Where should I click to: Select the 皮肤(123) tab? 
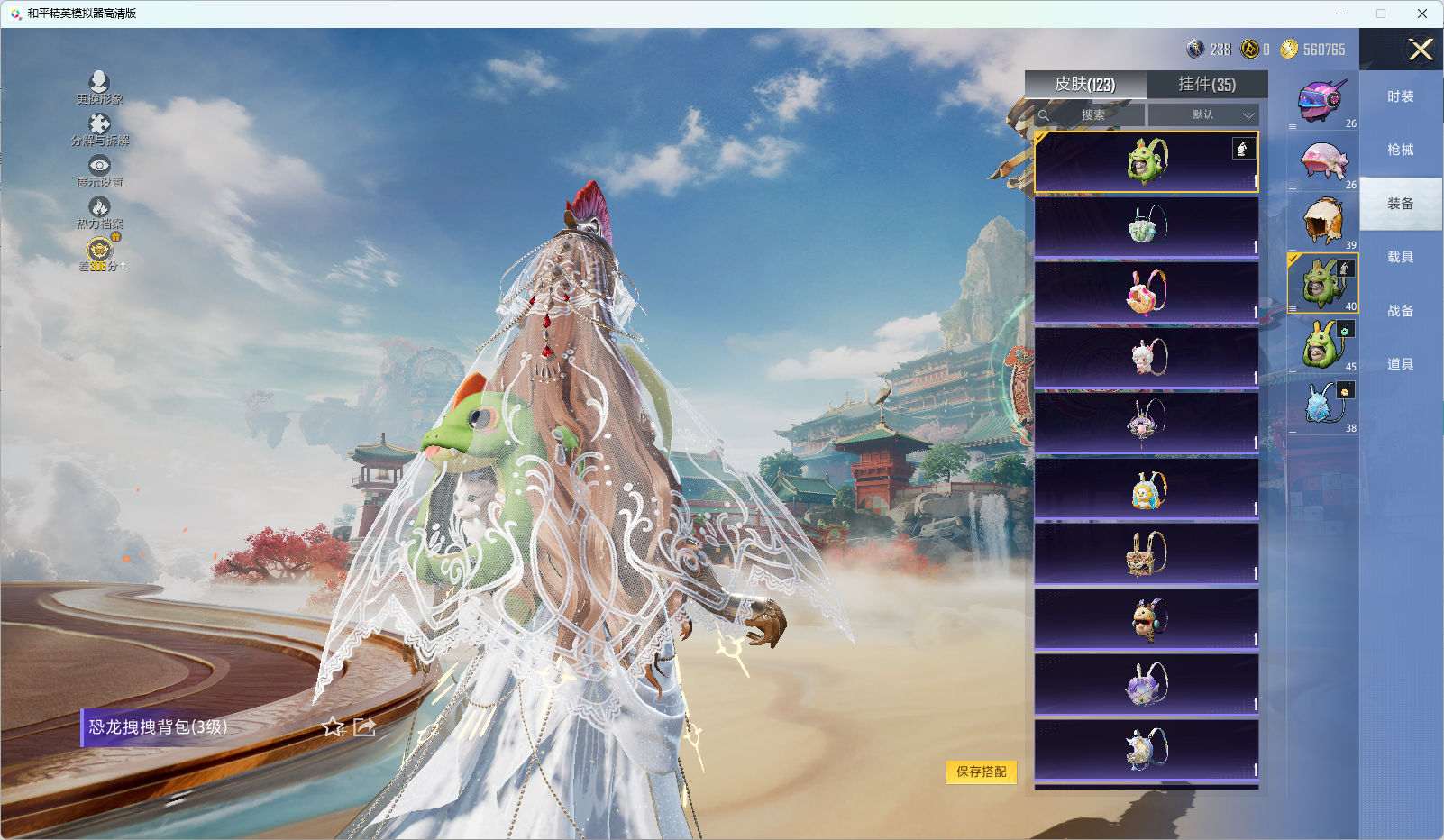pyautogui.click(x=1085, y=85)
